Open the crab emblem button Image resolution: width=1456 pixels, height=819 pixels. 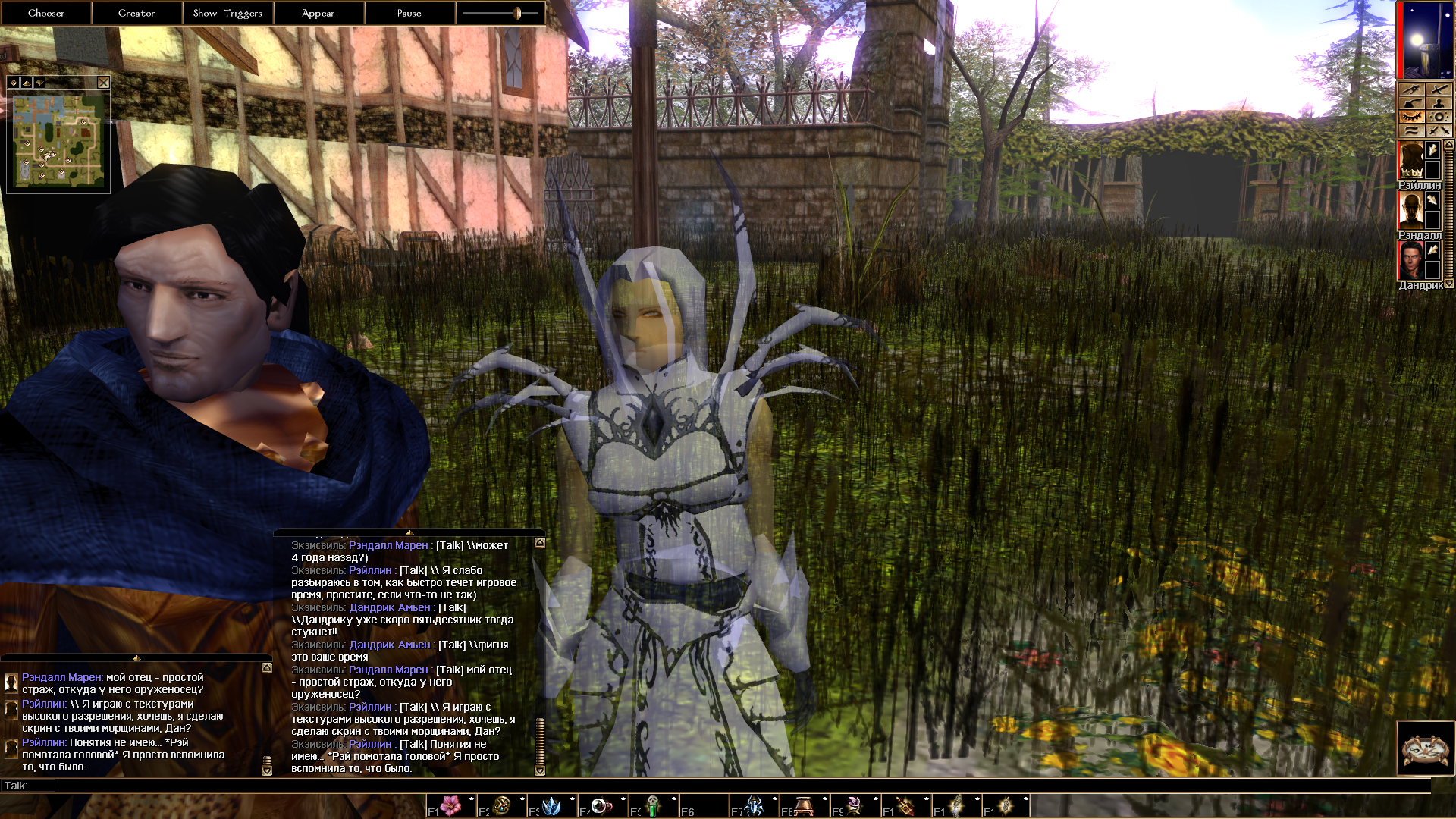point(1425,748)
